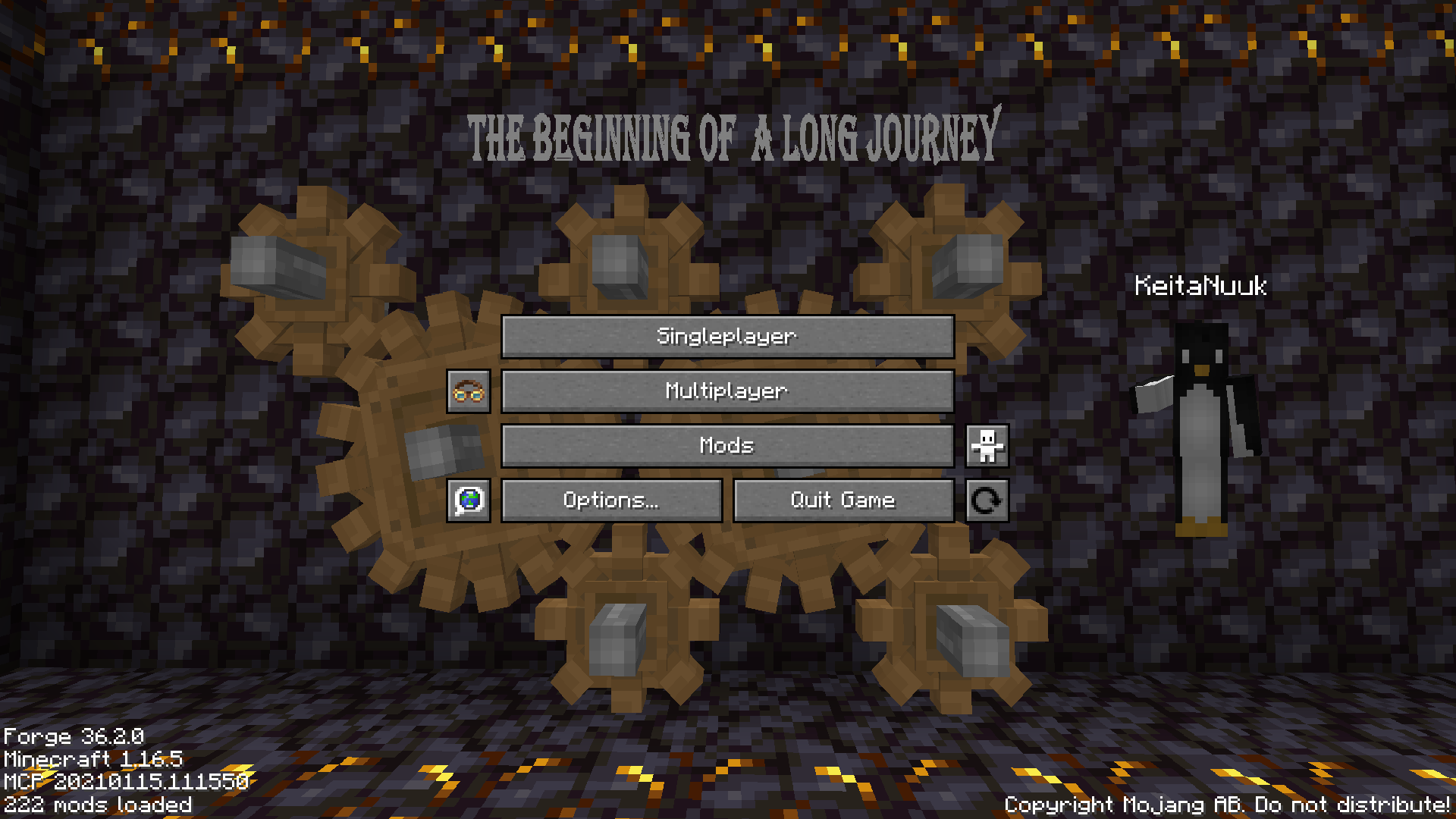Open the Mods list

(x=726, y=446)
